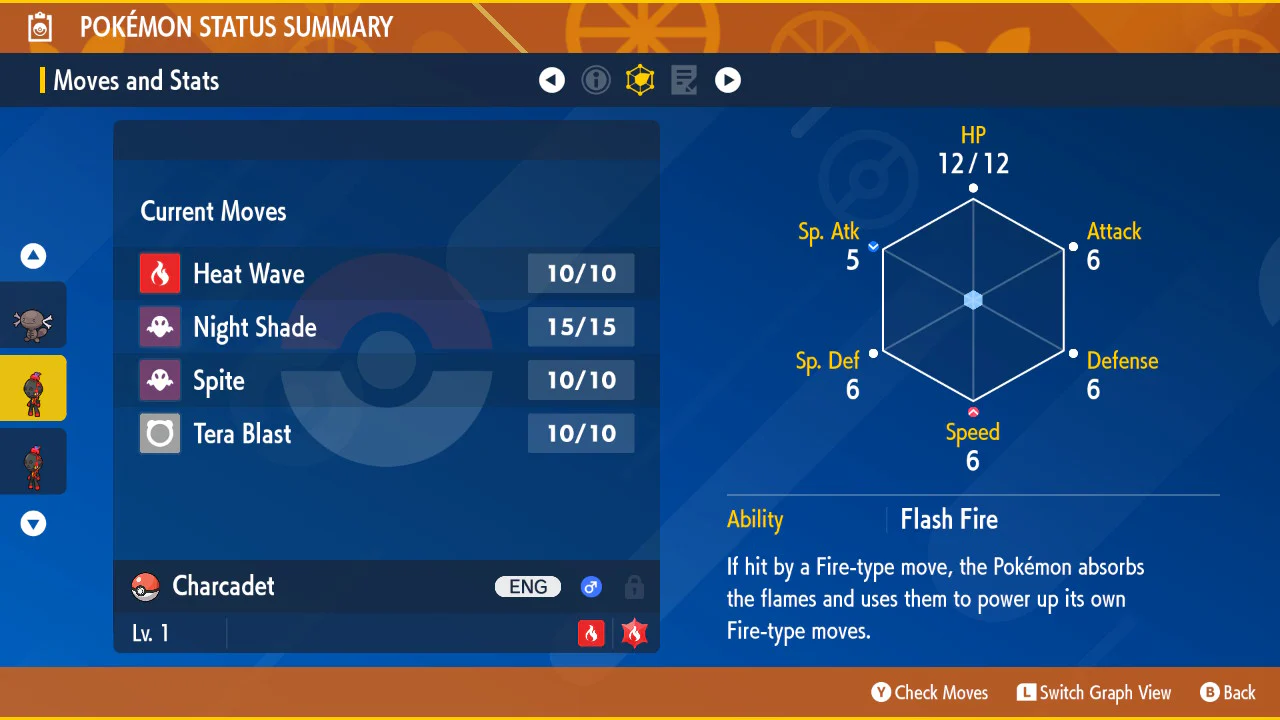The image size is (1280, 720).
Task: Switch to the stats hexagon tab
Action: (640, 80)
